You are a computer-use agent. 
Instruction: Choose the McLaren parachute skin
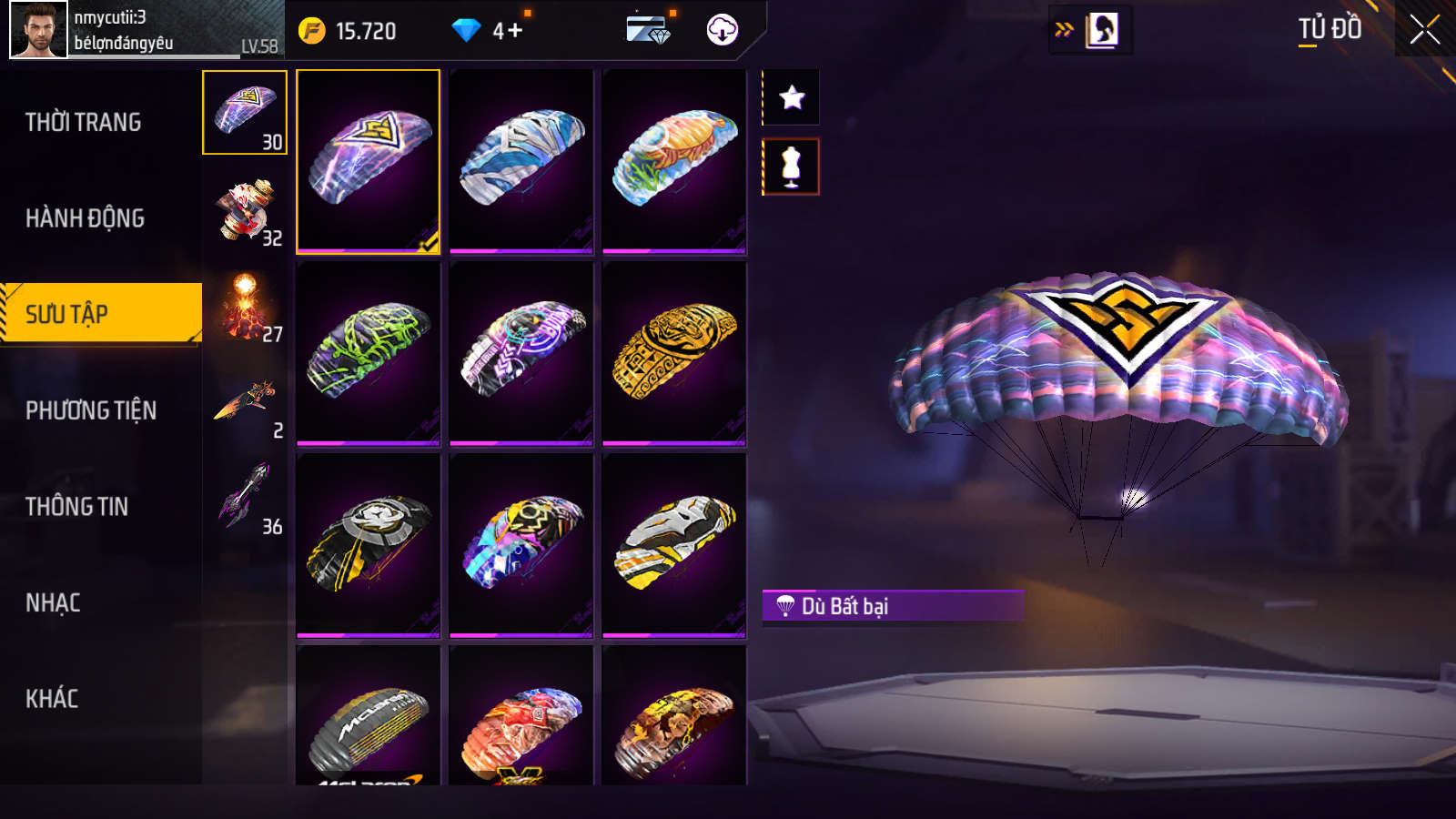[369, 719]
